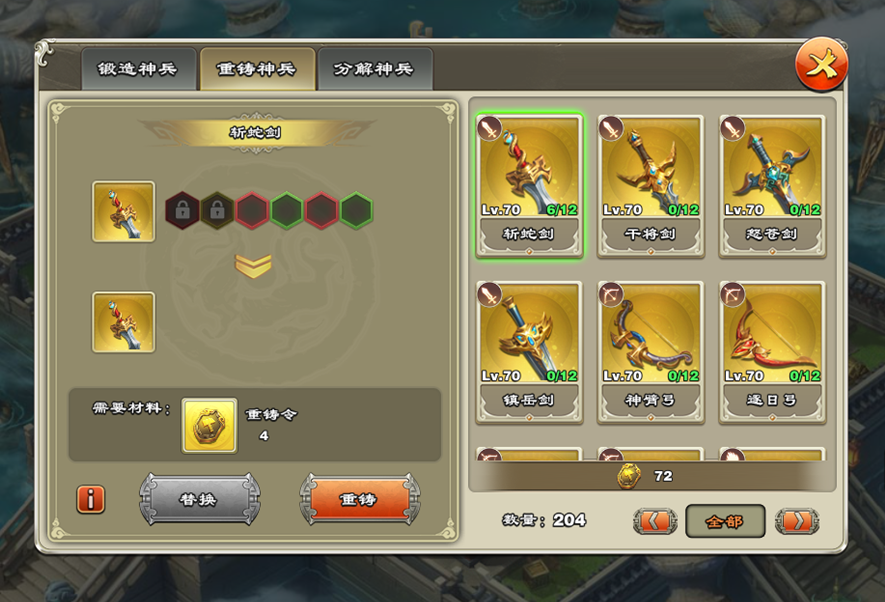Click the 重铸令 material icon
885x602 pixels.
pos(209,425)
